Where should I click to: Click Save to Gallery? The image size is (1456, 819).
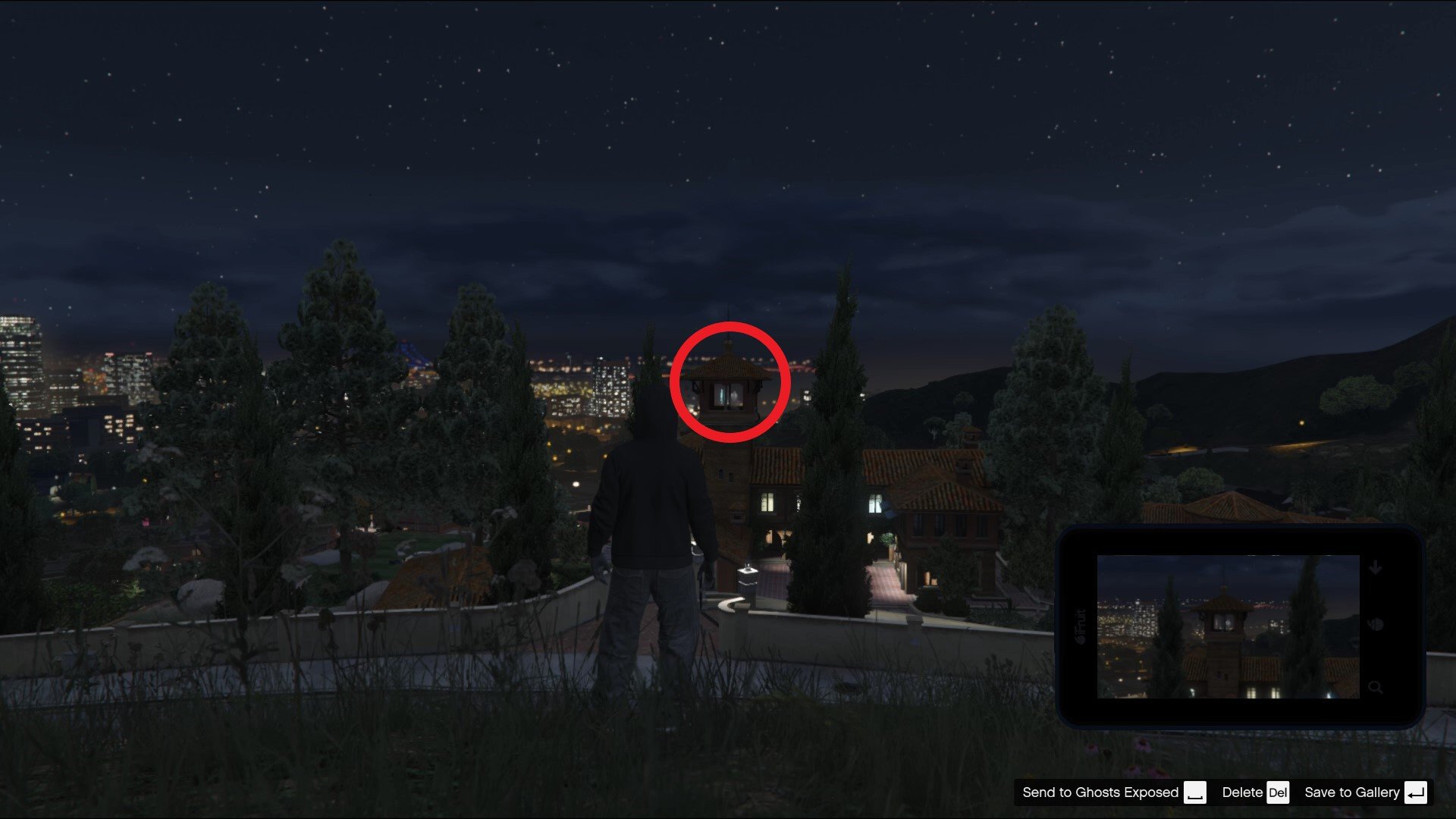(1351, 792)
